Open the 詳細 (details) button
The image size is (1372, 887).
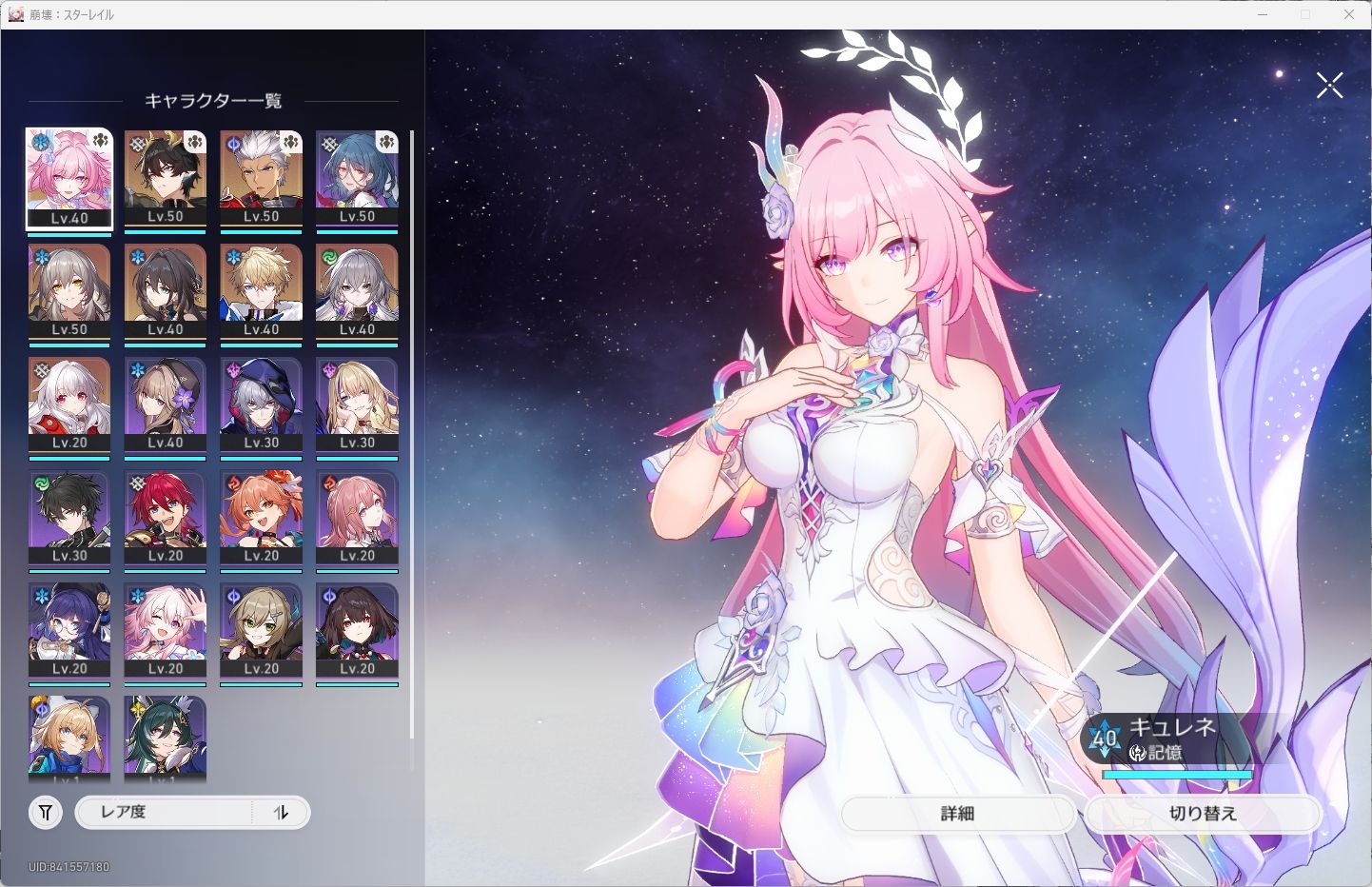(x=957, y=814)
